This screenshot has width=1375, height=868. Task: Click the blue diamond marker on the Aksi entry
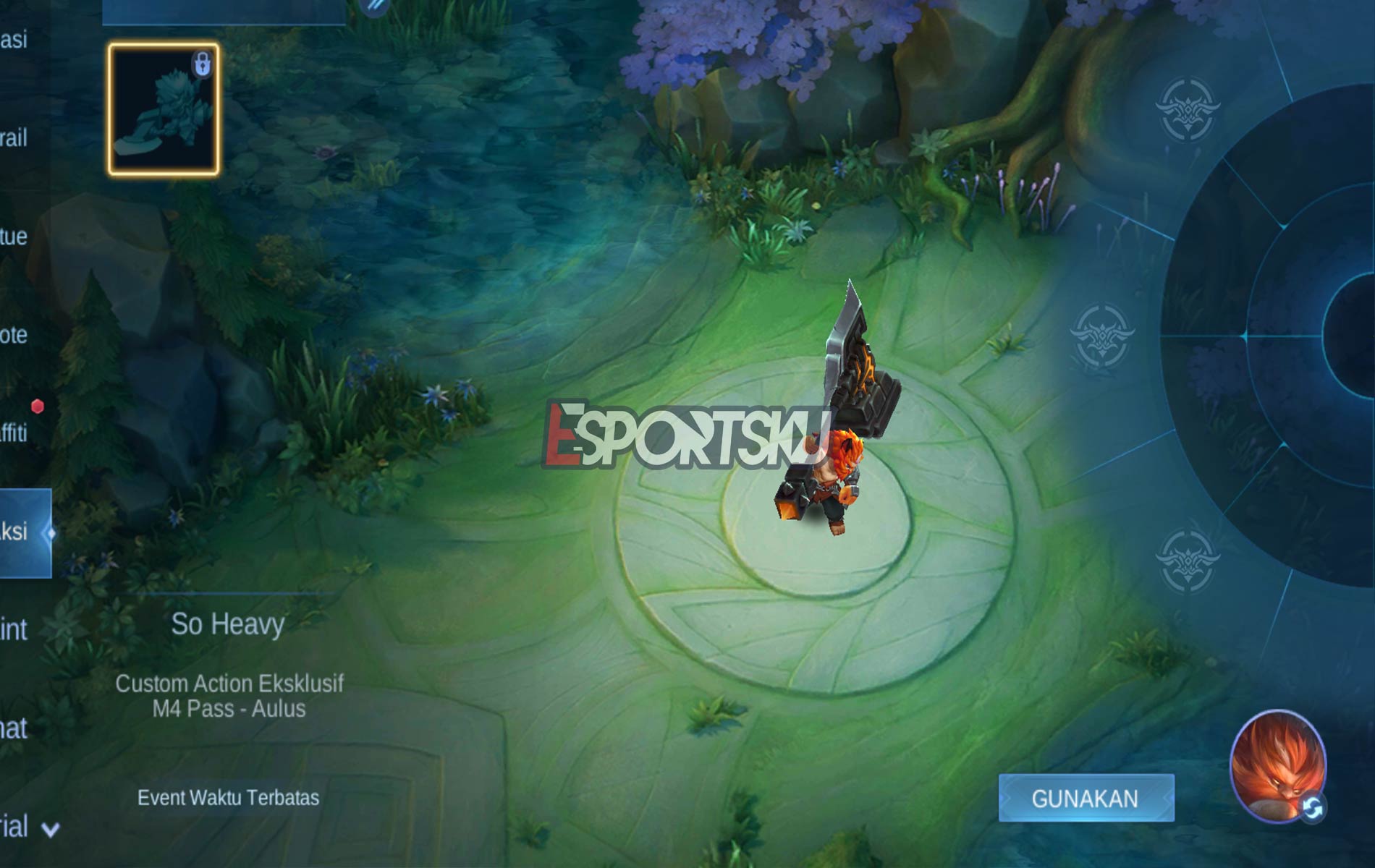point(50,533)
